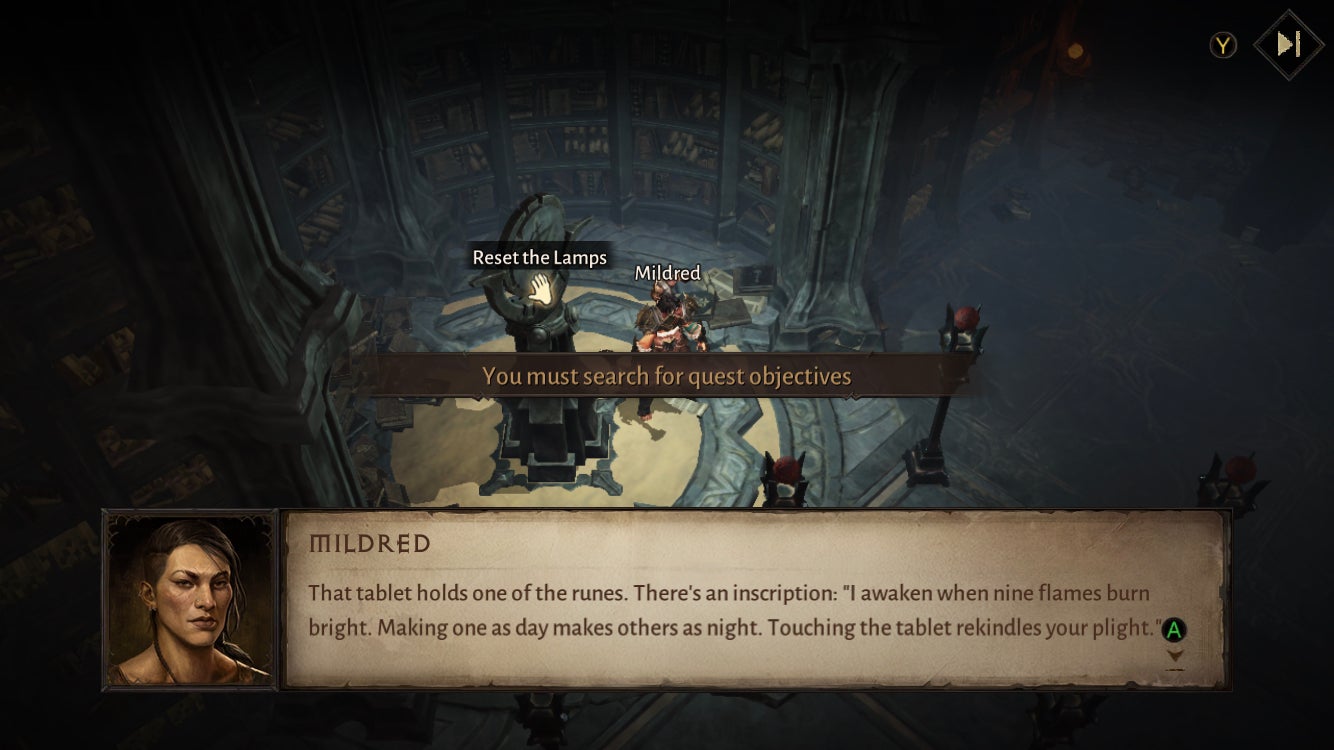Click the down chevron to continue dialogue
1334x750 pixels.
coord(1176,655)
